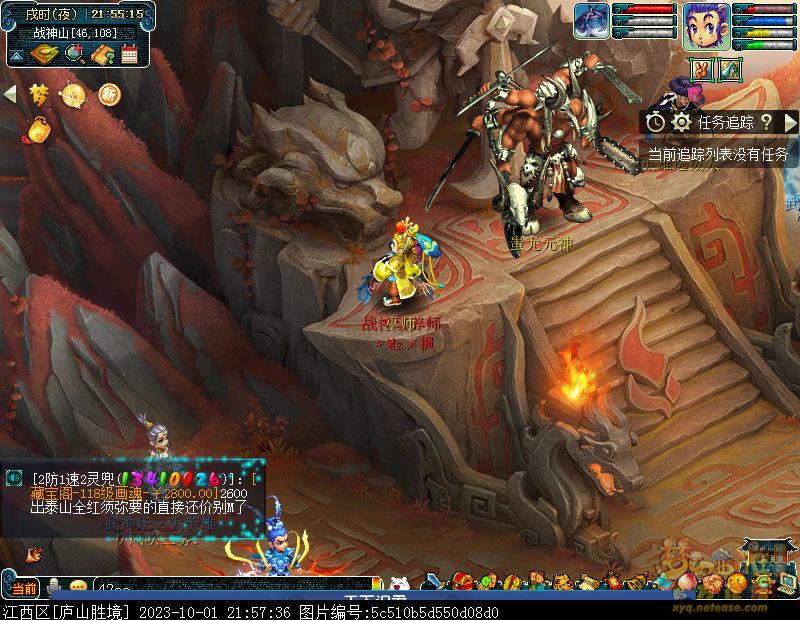Select the player character portrait
This screenshot has width=800, height=620.
point(707,25)
